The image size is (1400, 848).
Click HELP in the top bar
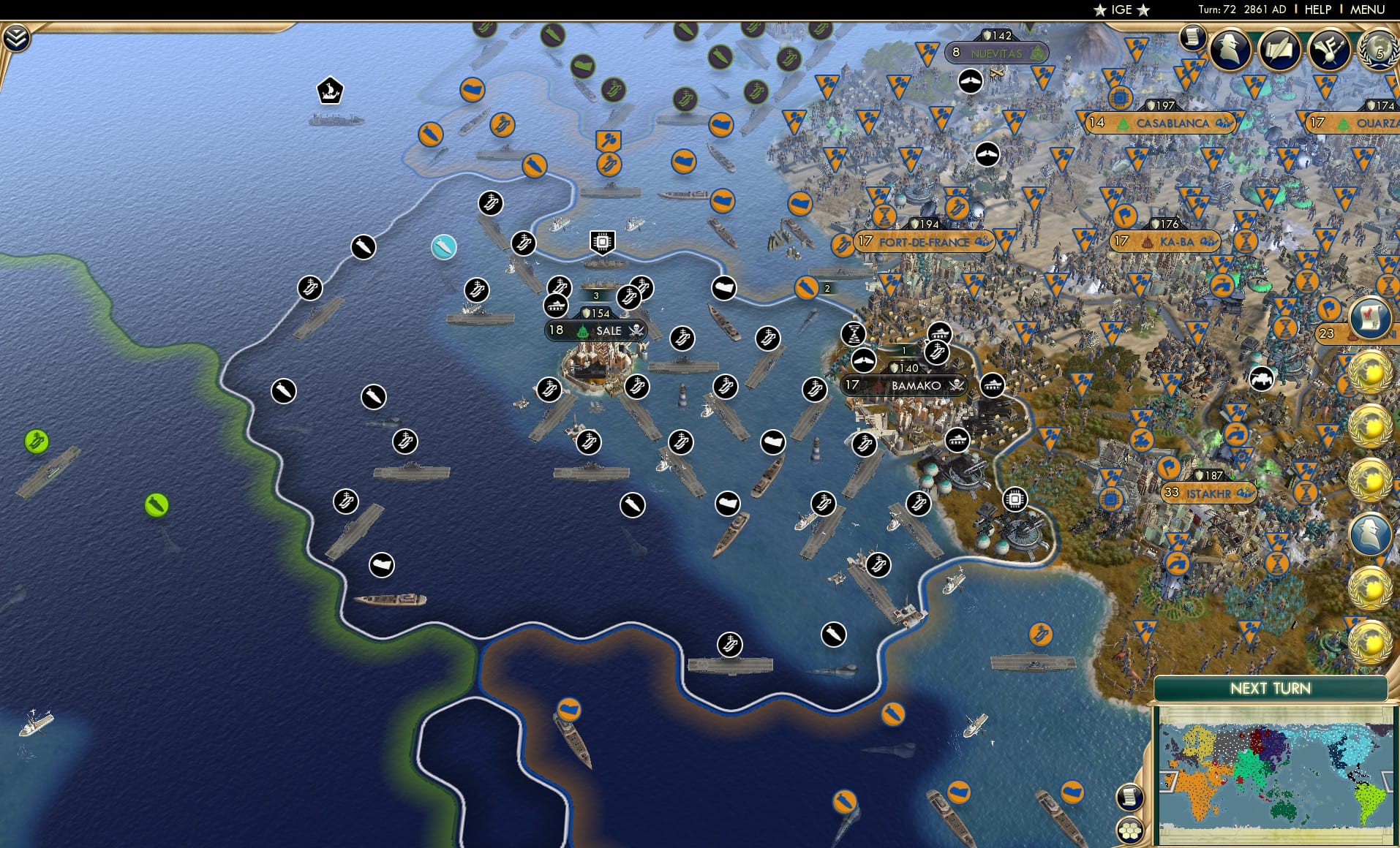1318,10
